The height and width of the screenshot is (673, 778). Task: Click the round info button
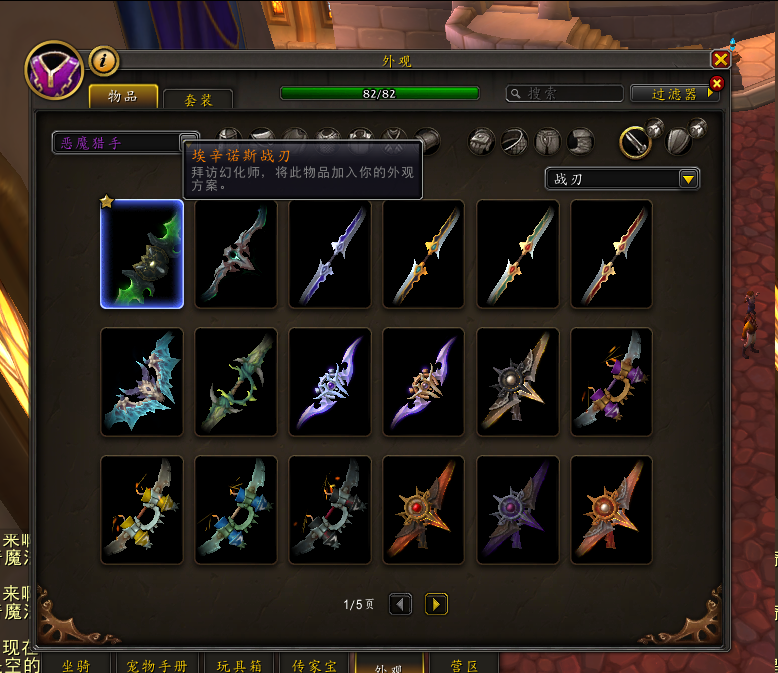coord(104,61)
